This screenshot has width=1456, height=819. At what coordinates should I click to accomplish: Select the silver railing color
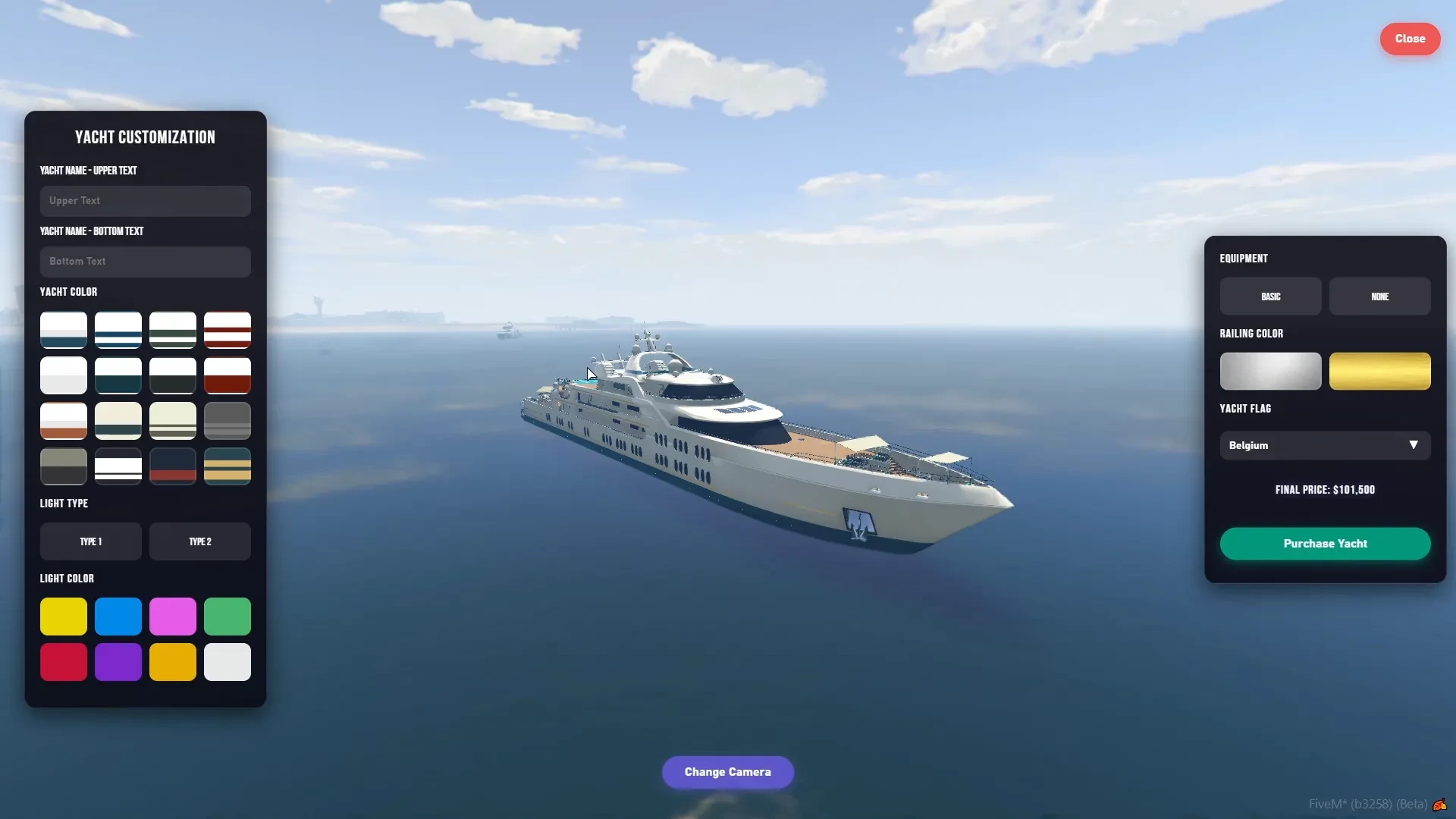click(x=1269, y=372)
